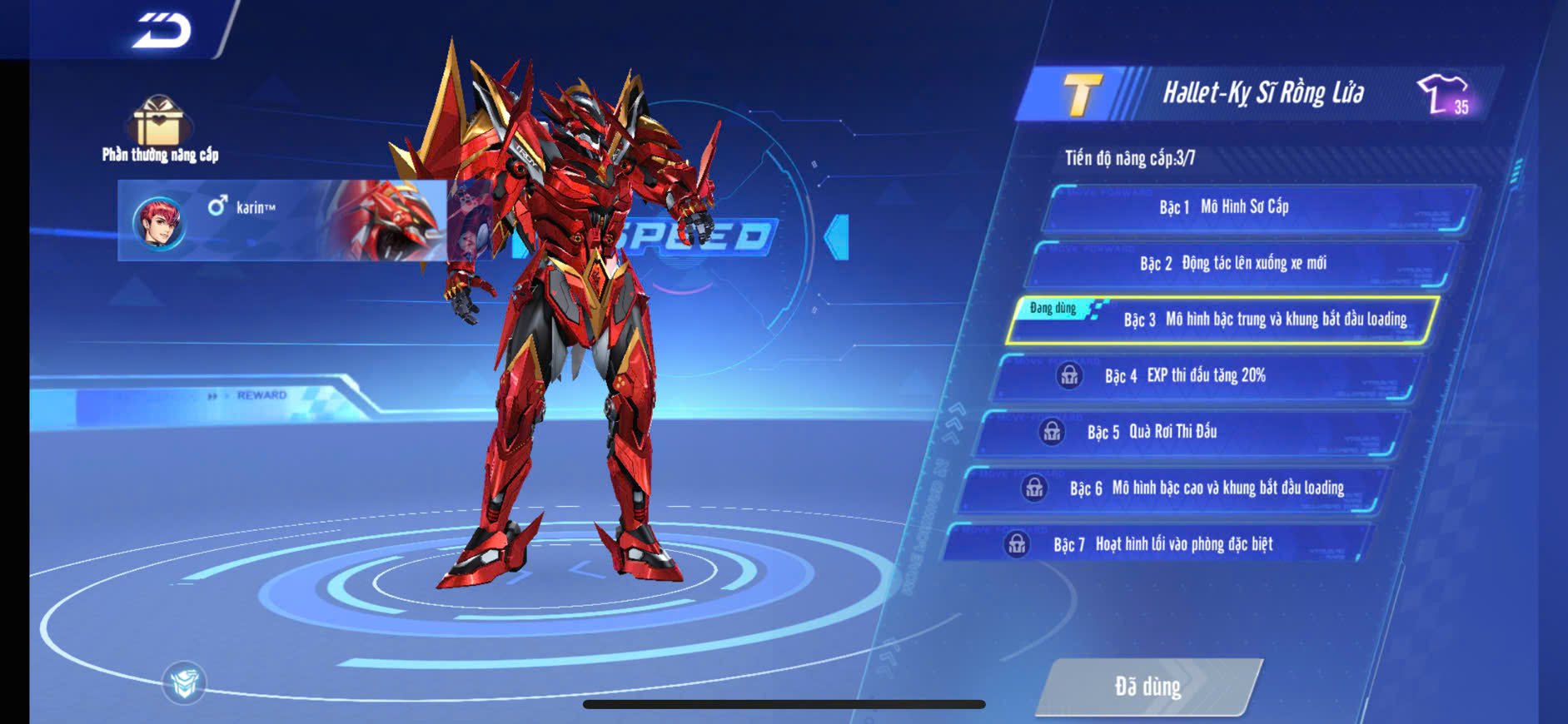Image resolution: width=1568 pixels, height=724 pixels.
Task: Select locked Bậc 6 Mô hình bậc cao
Action: (1171, 488)
